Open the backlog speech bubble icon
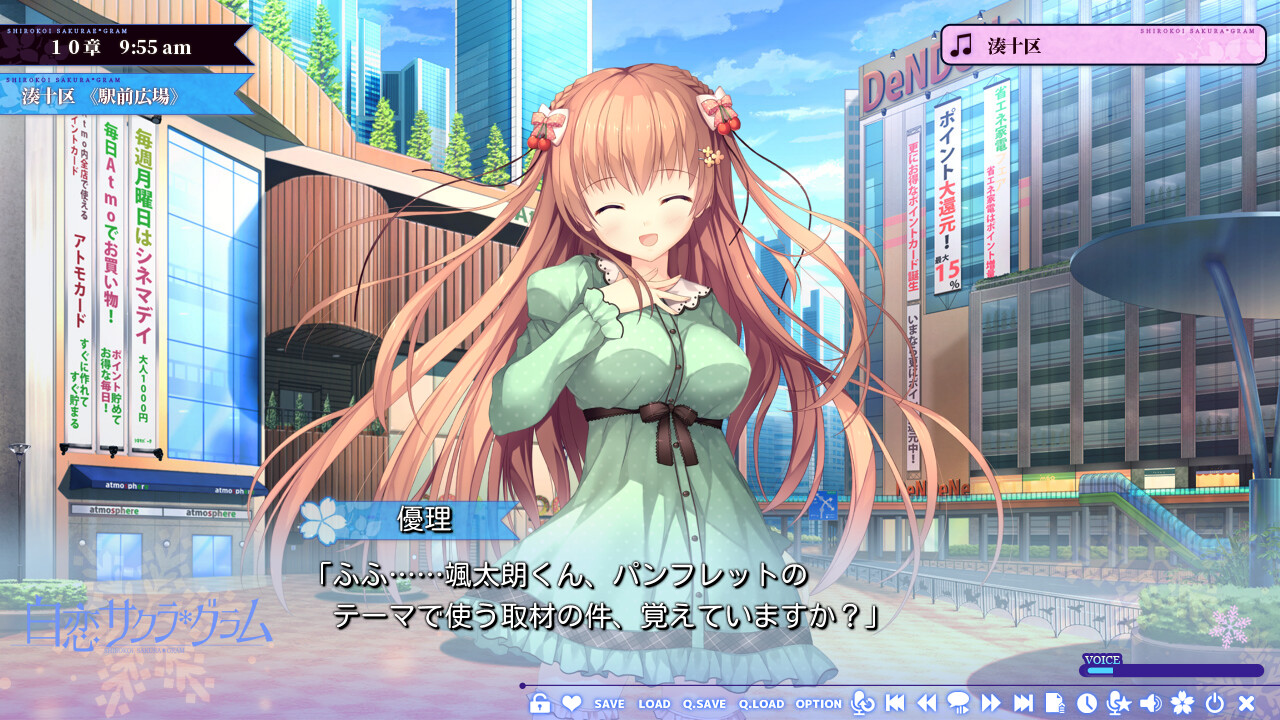The height and width of the screenshot is (720, 1280). (x=960, y=703)
